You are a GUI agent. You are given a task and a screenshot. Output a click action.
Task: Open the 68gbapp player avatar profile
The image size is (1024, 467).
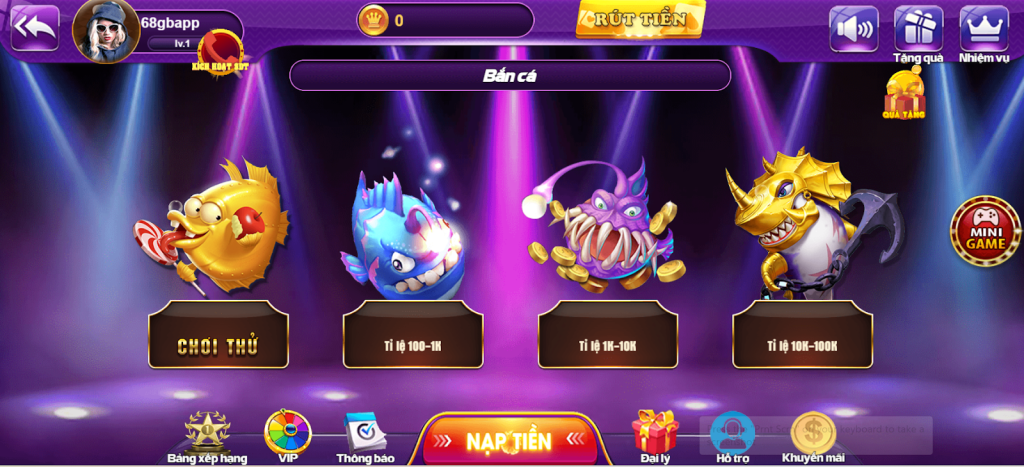click(105, 31)
